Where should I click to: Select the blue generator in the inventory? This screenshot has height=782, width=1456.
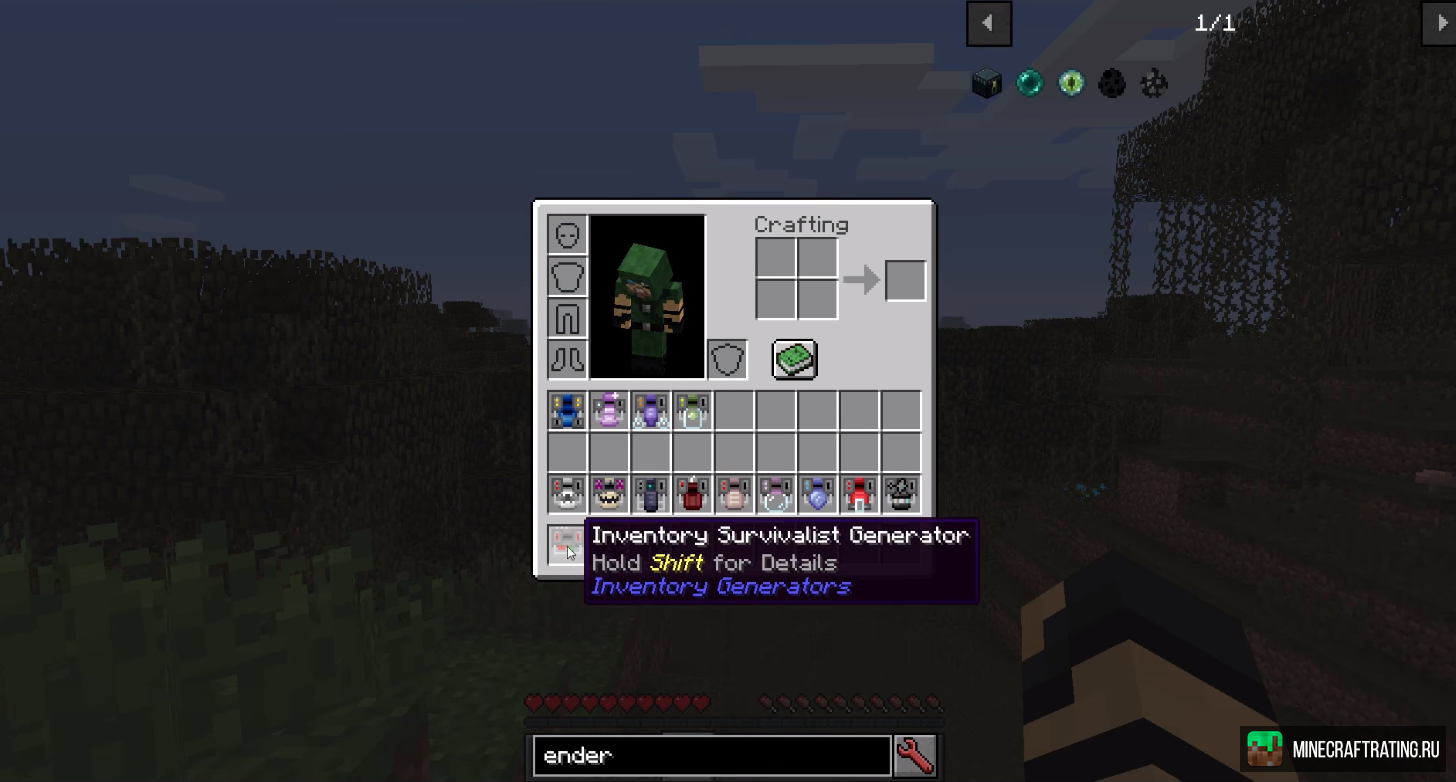[567, 409]
